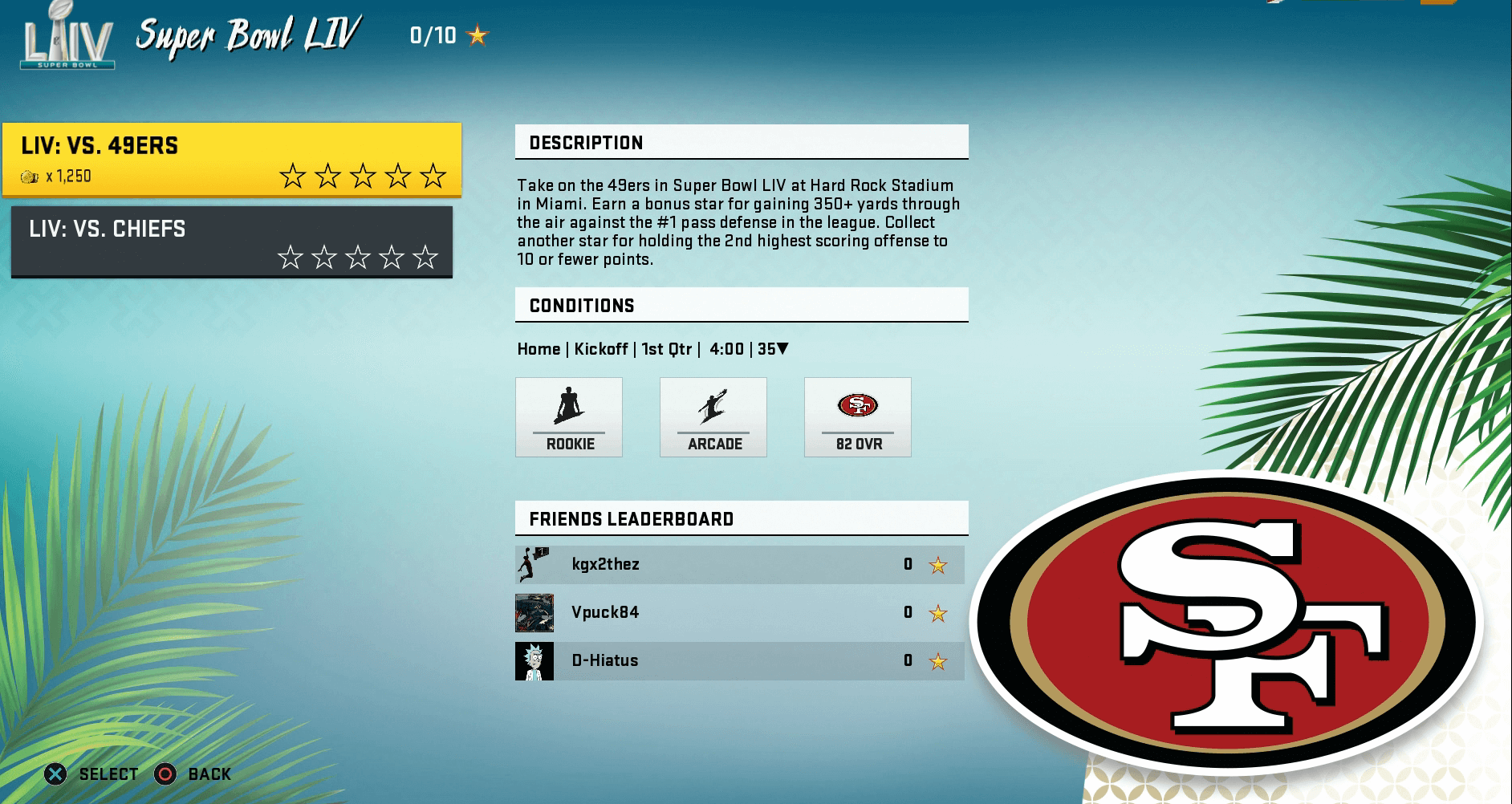Open D-Hiatus leaderboard entry
Viewport: 1512px width, 804px height.
739,661
